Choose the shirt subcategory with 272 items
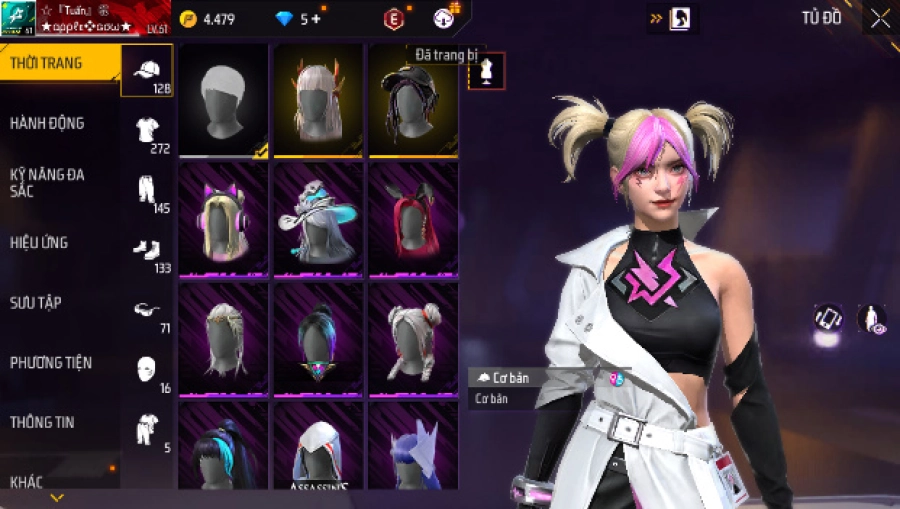 [x=147, y=131]
